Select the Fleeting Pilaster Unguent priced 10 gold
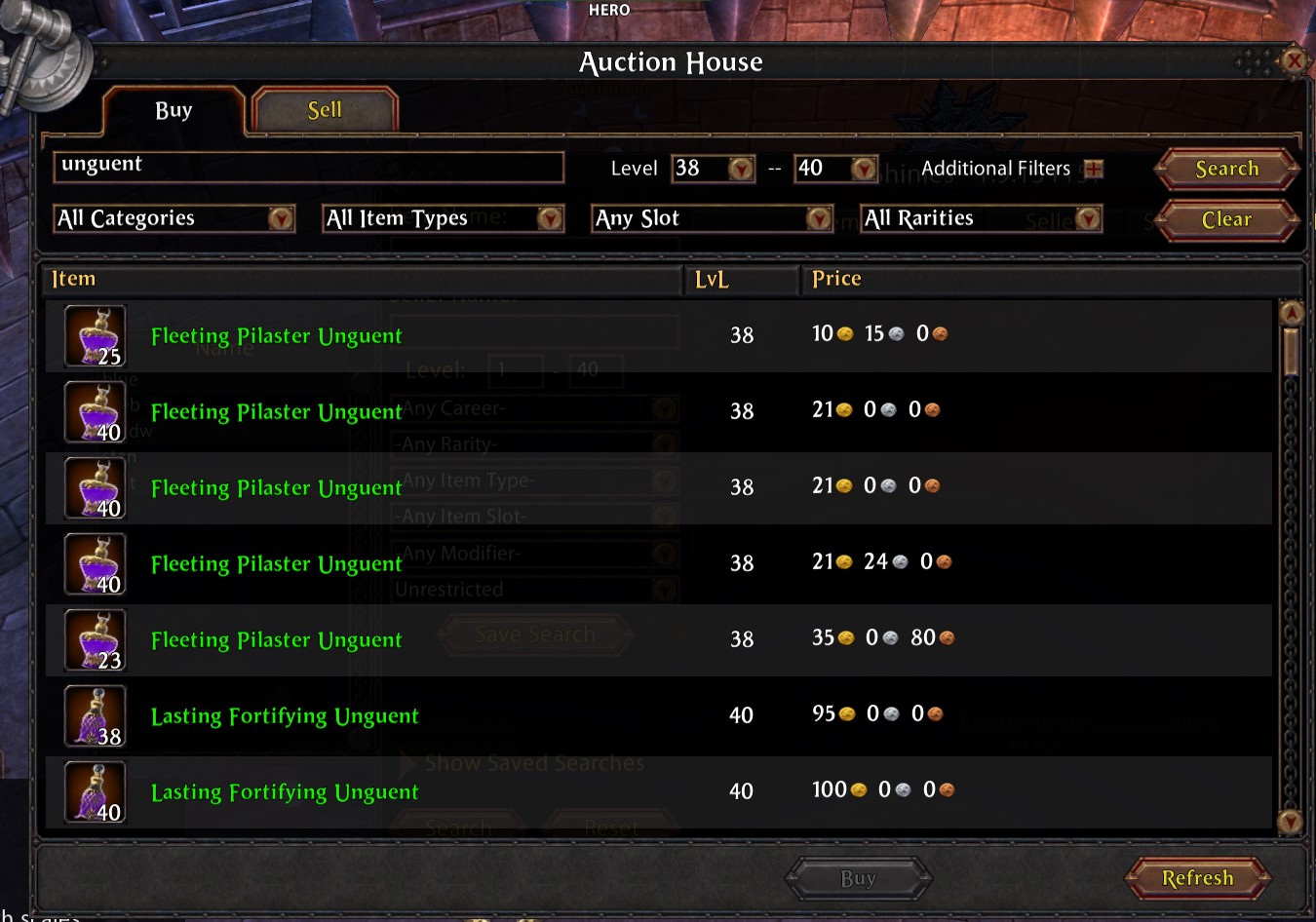The height and width of the screenshot is (922, 1316). click(276, 335)
